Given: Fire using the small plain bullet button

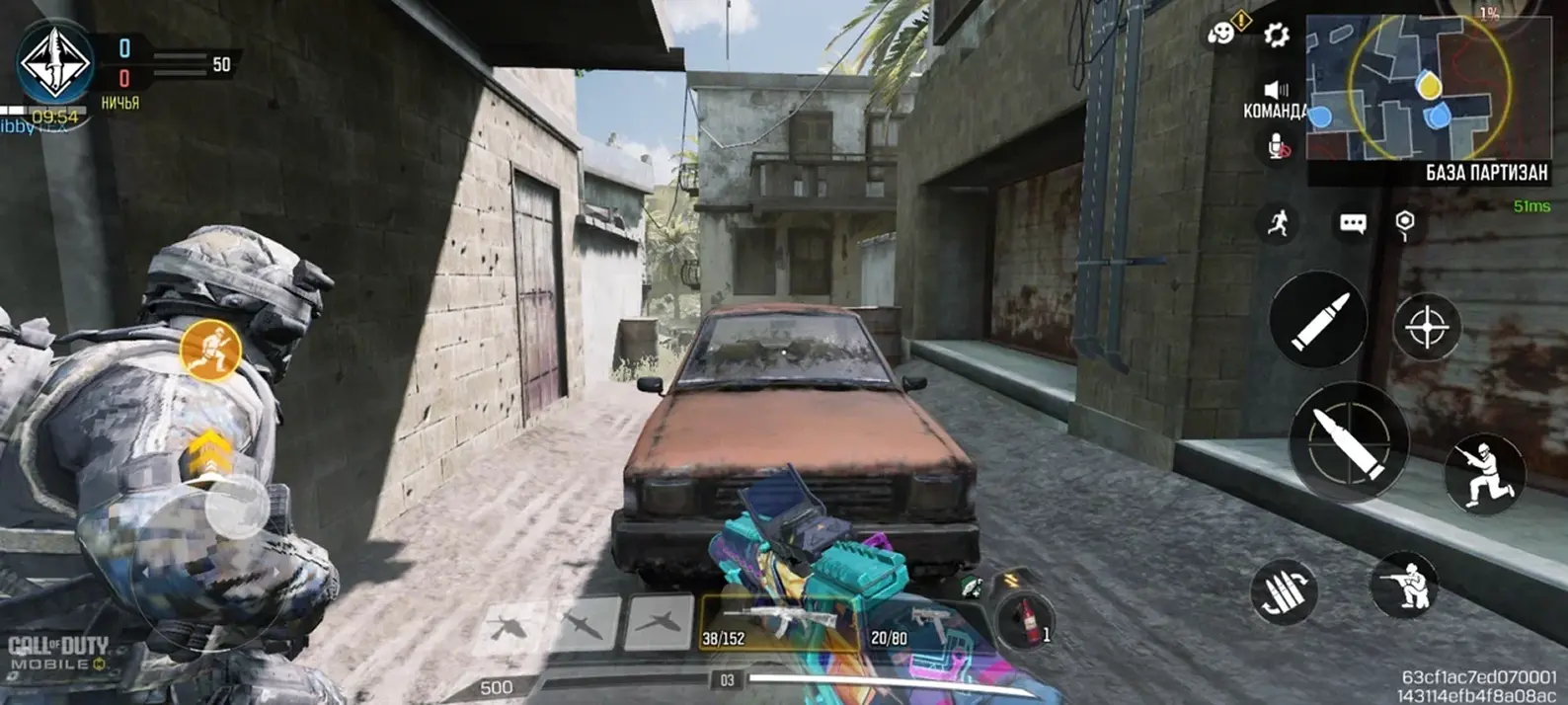Looking at the screenshot, I should click(x=1317, y=320).
